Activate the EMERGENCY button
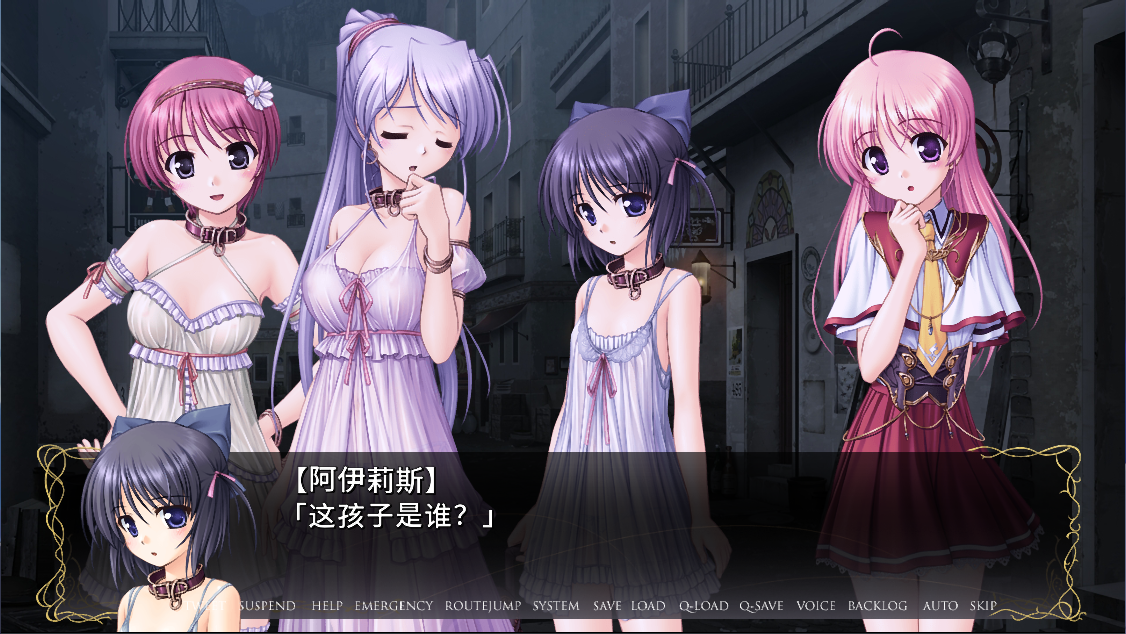 coord(394,606)
